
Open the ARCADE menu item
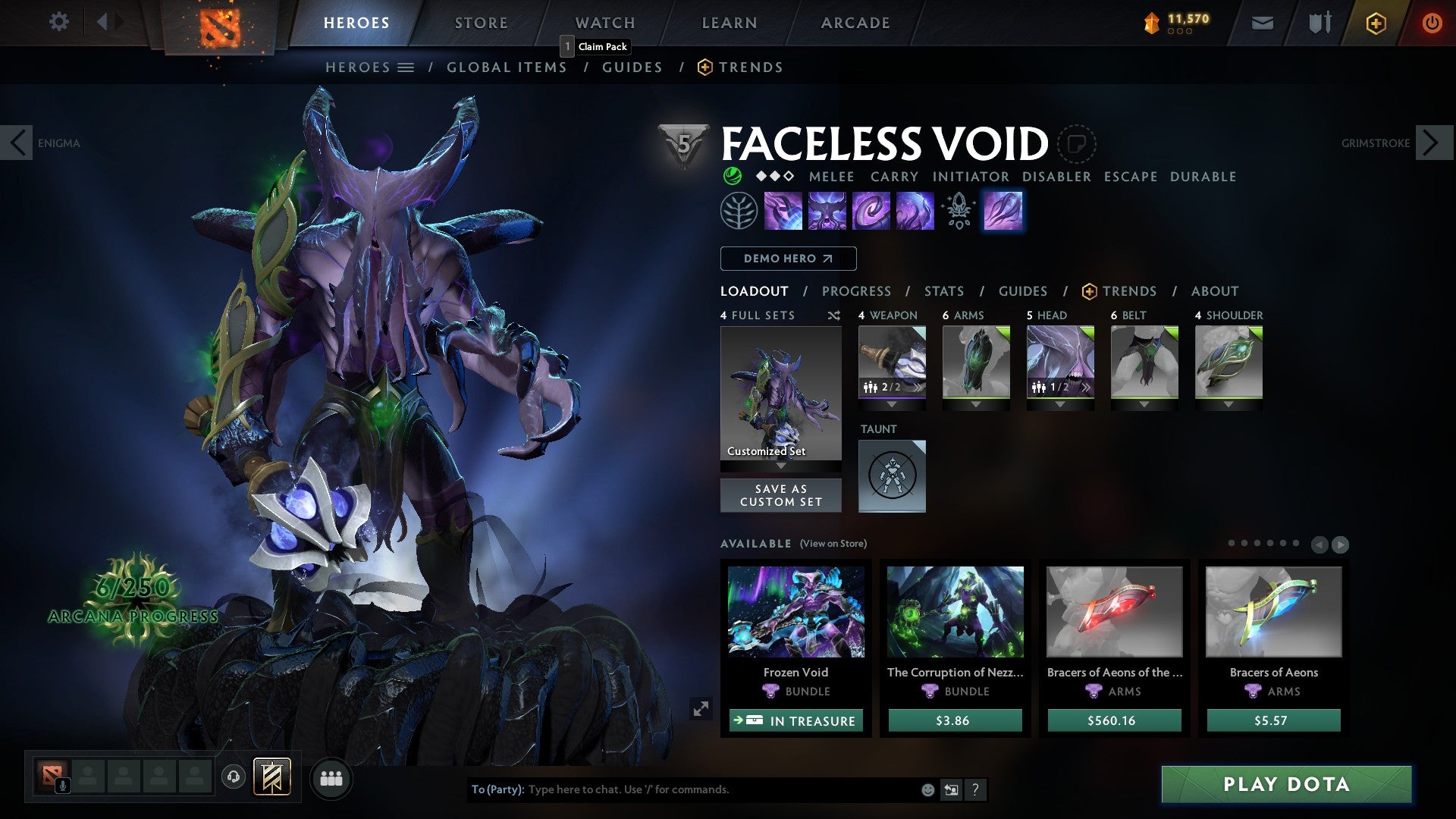click(855, 22)
